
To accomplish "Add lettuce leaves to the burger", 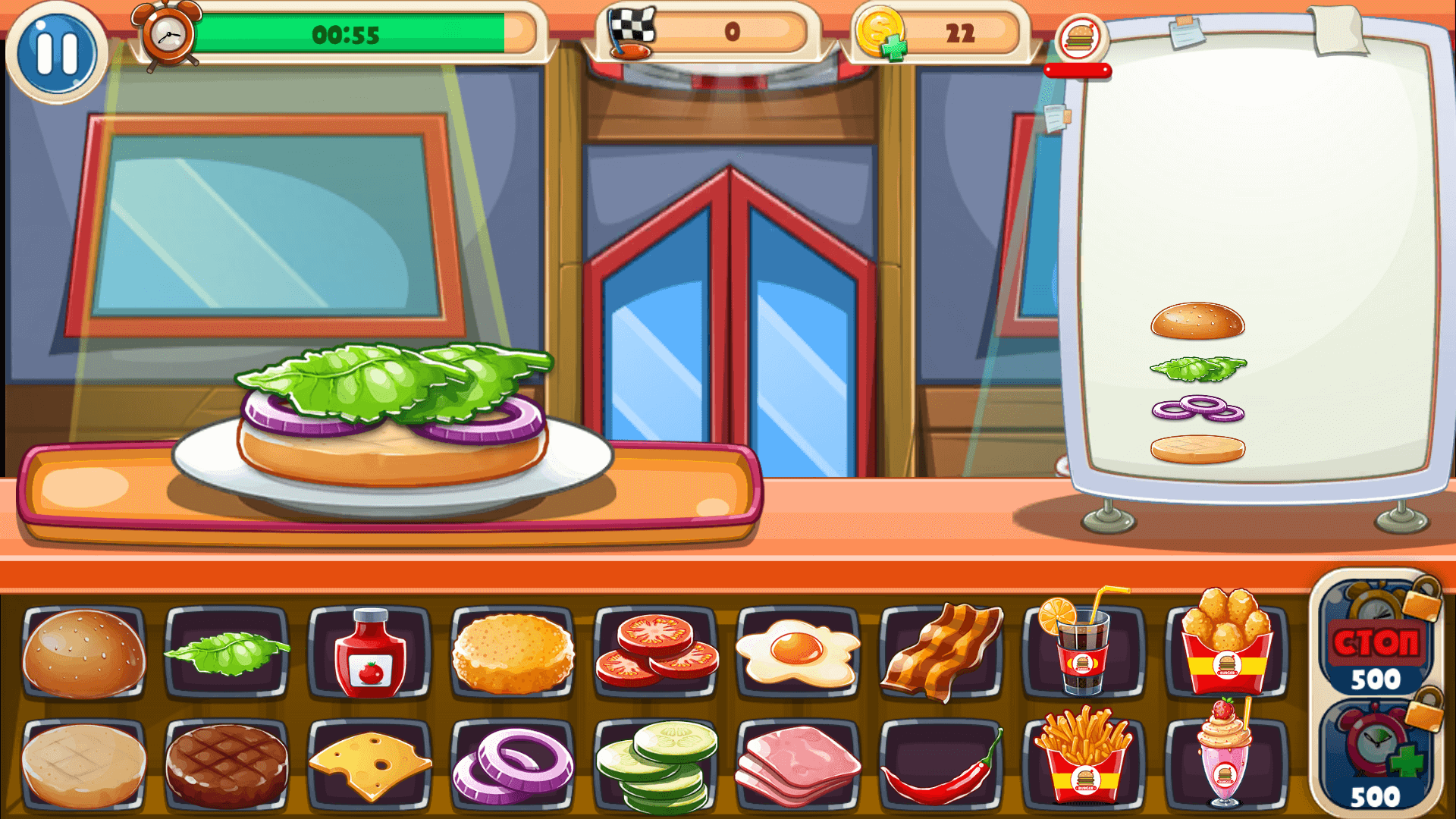I will pyautogui.click(x=224, y=654).
